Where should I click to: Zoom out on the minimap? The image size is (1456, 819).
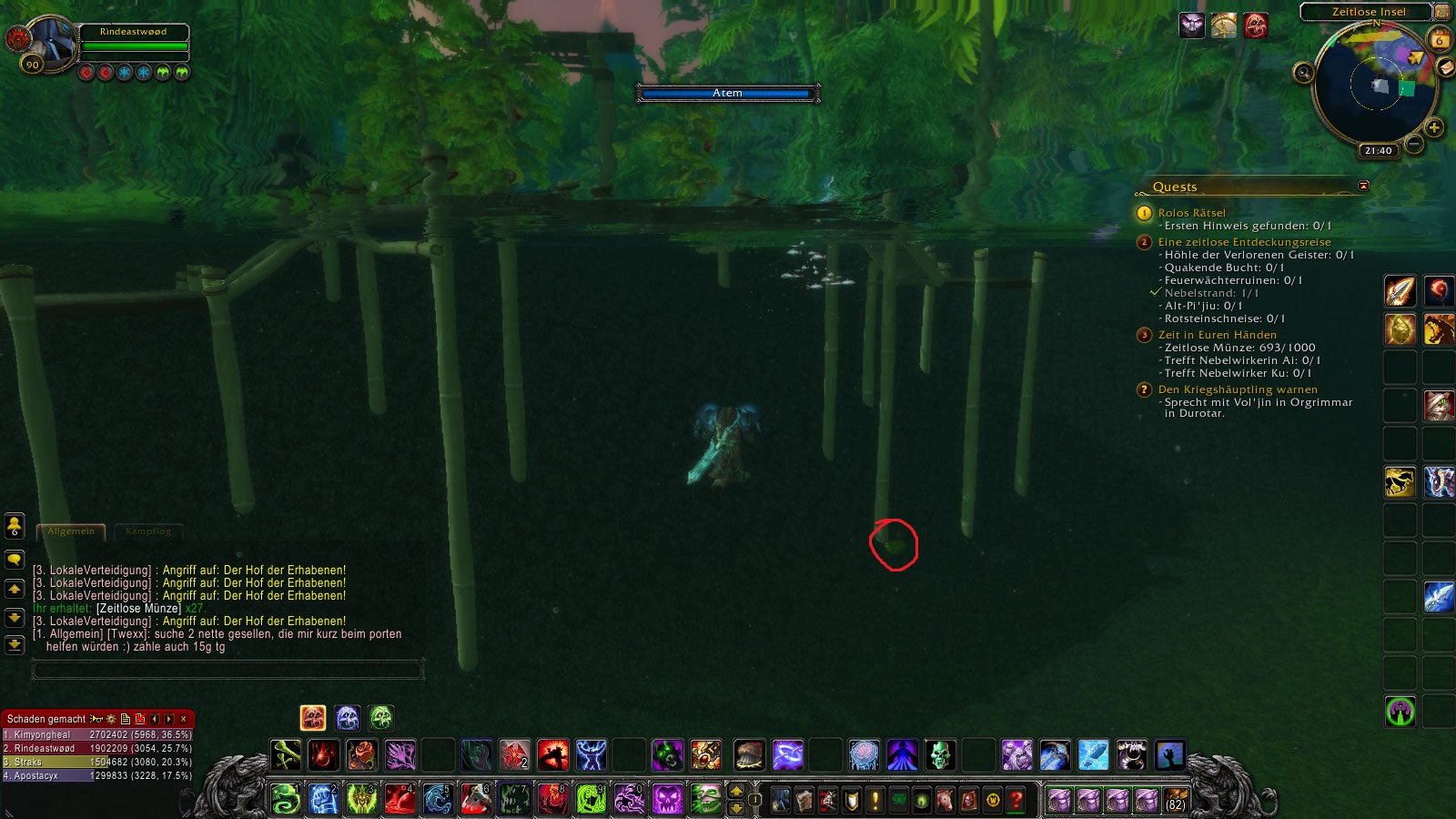click(1413, 144)
